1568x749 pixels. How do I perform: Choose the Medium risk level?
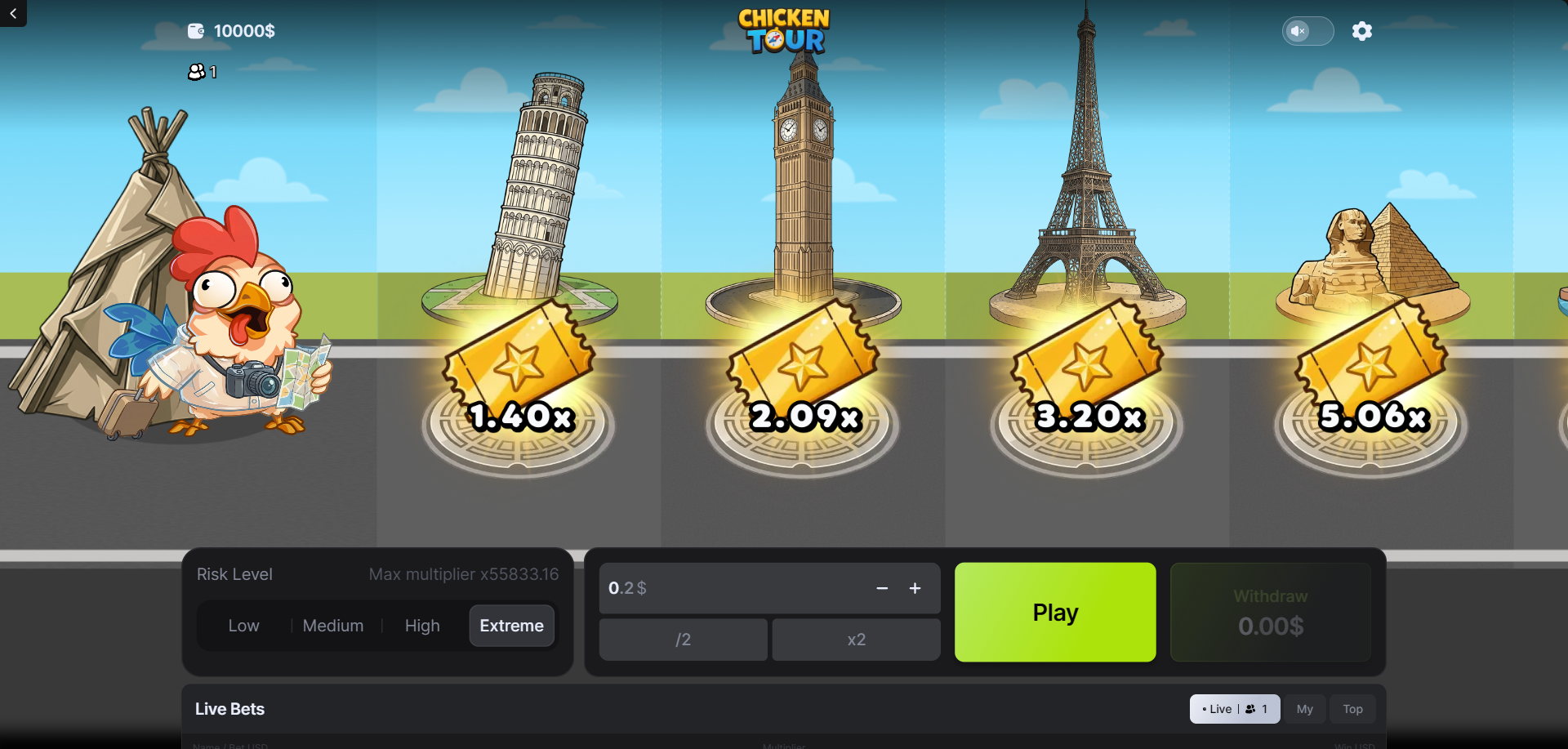(x=333, y=626)
